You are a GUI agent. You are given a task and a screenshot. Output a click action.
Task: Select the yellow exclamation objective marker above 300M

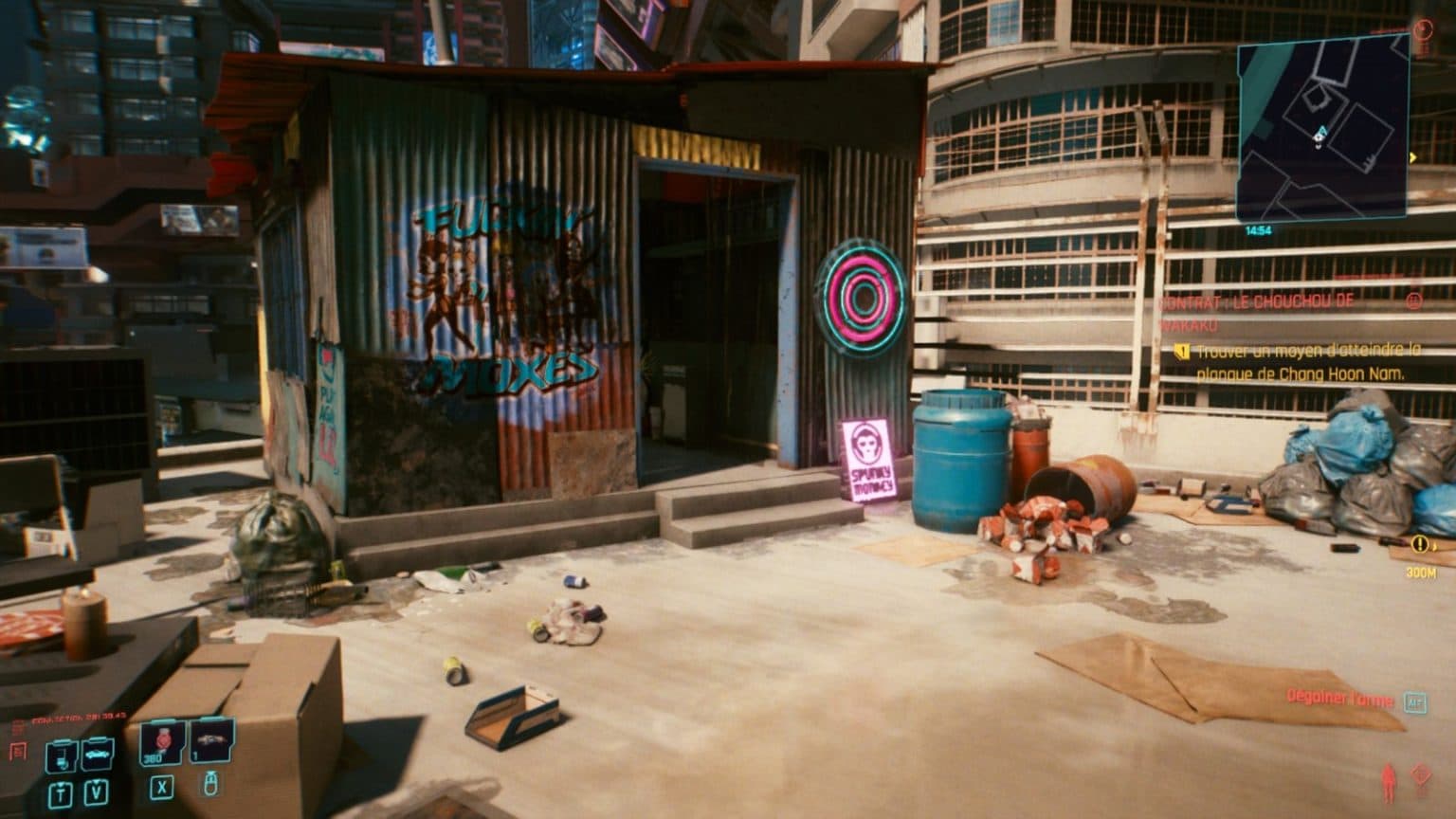click(x=1418, y=542)
